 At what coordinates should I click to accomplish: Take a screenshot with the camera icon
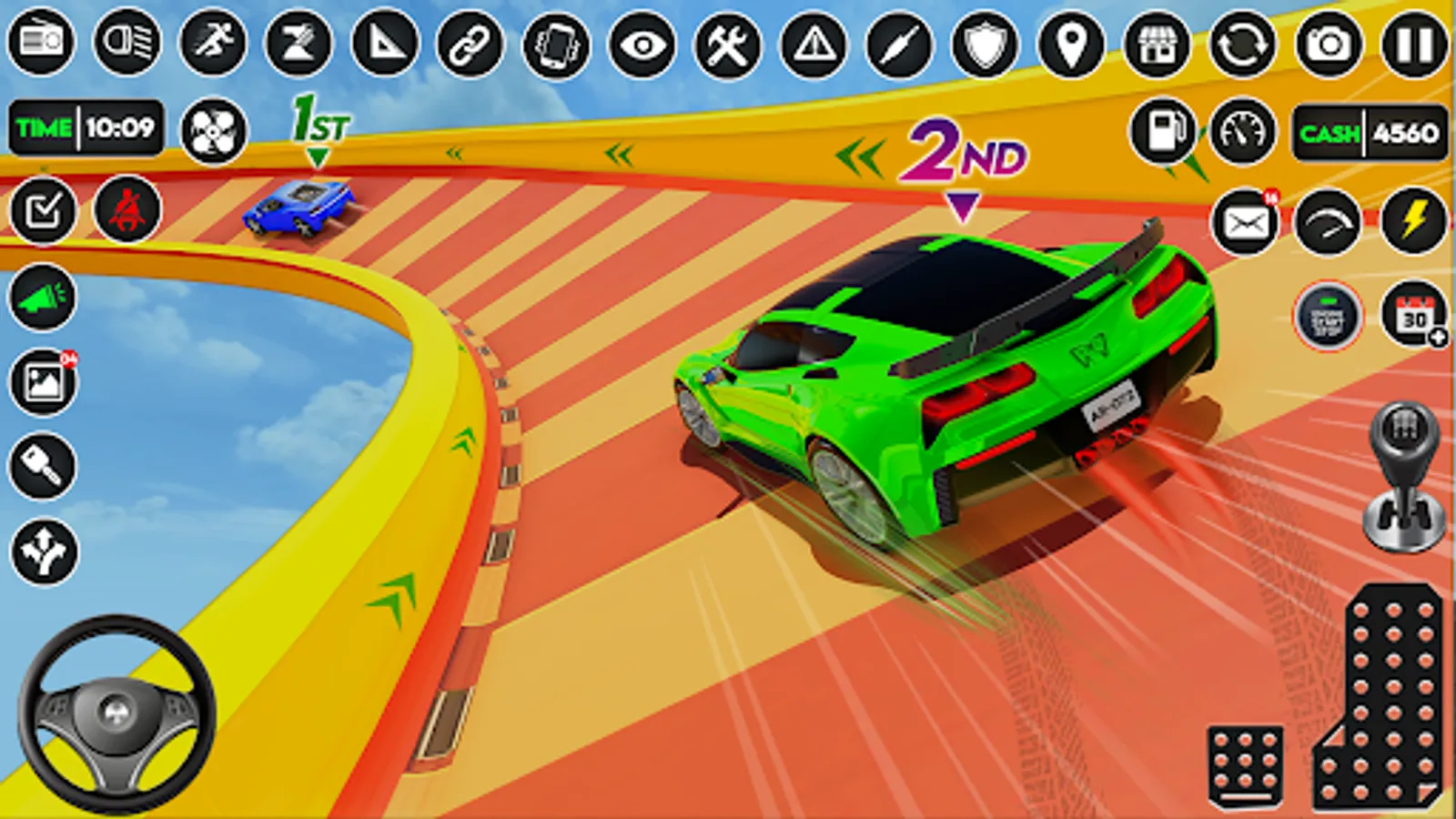[1329, 44]
